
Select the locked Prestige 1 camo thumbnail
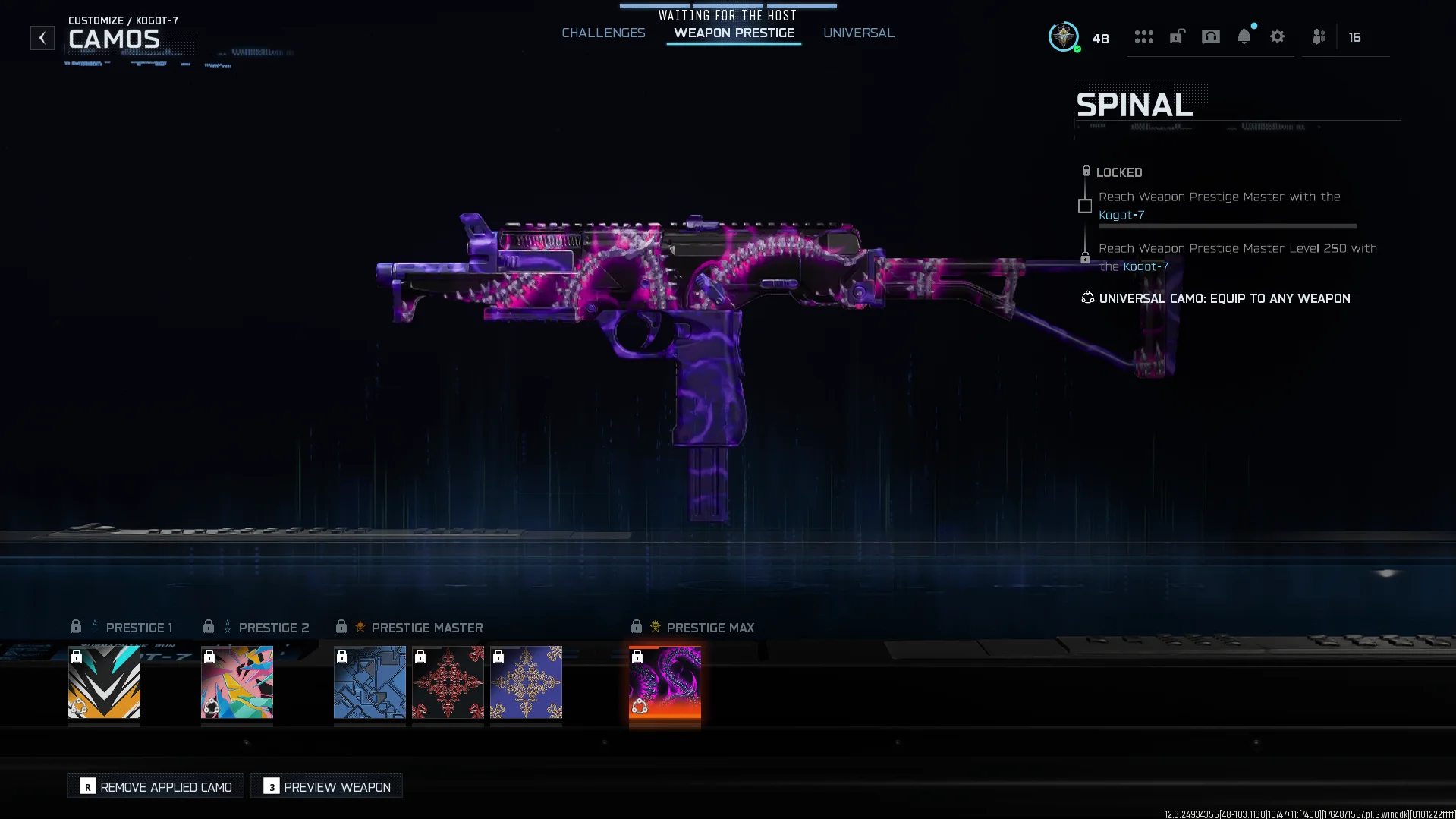pos(104,682)
